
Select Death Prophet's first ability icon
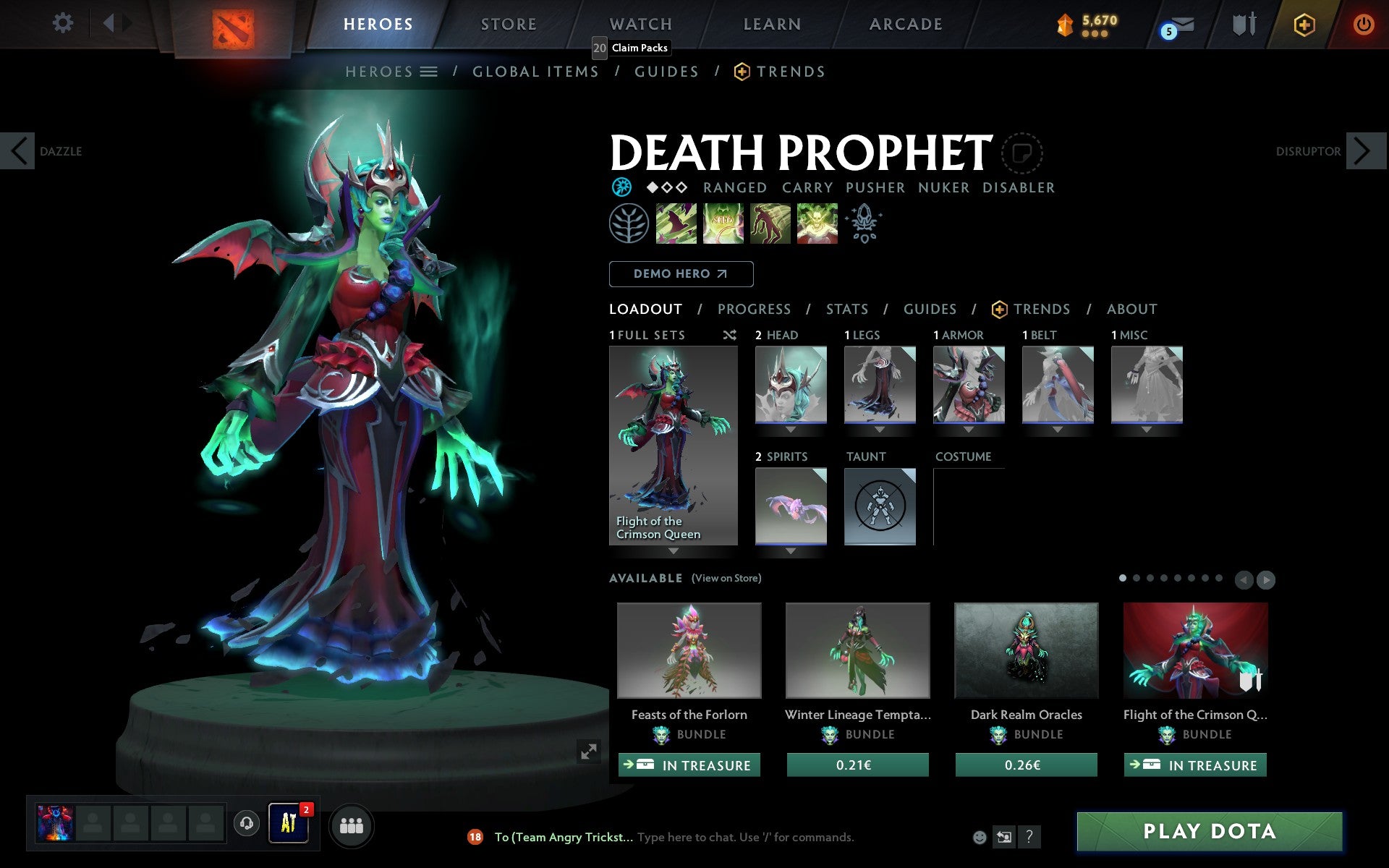(x=676, y=224)
